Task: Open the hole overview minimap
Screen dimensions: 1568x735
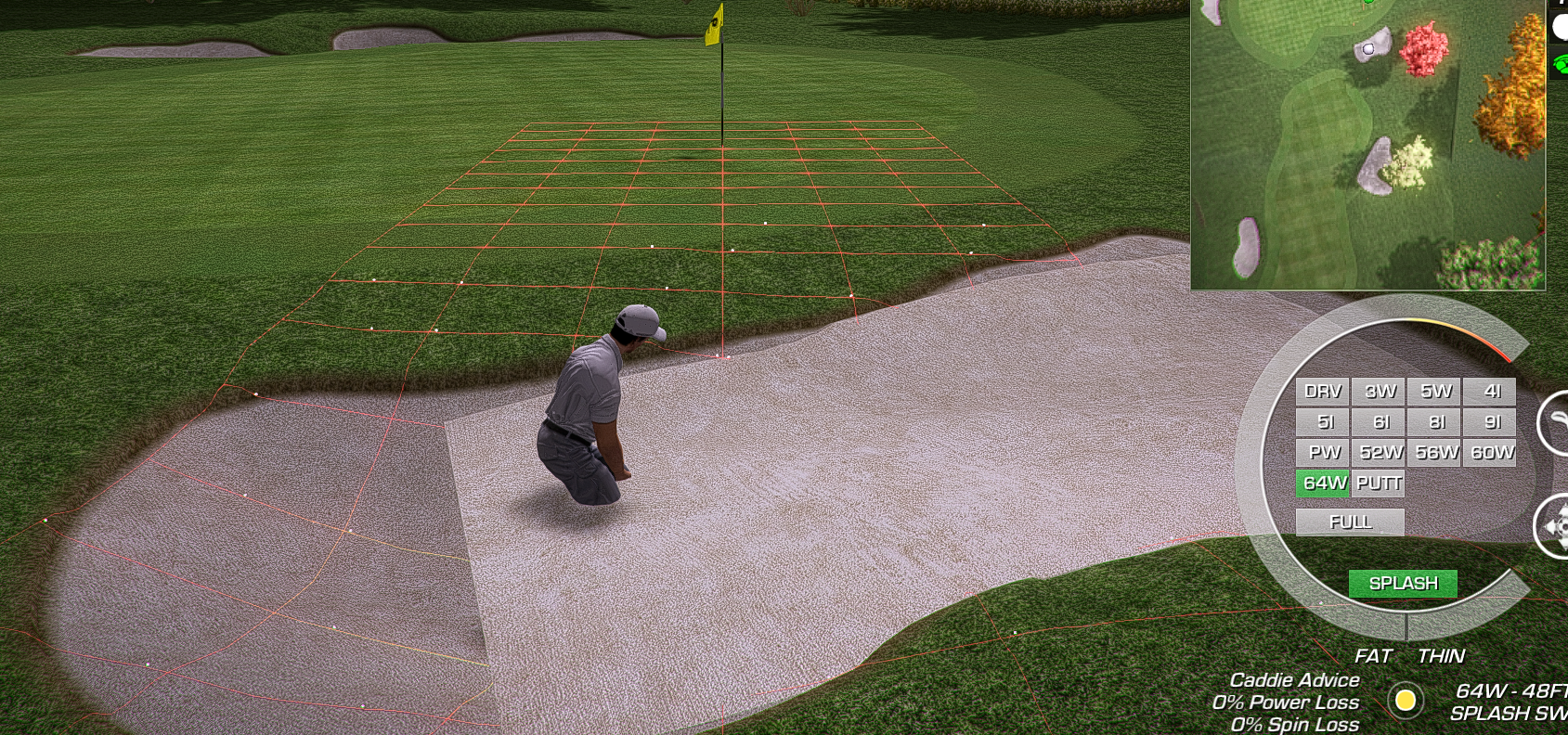Action: pyautogui.click(x=1367, y=144)
